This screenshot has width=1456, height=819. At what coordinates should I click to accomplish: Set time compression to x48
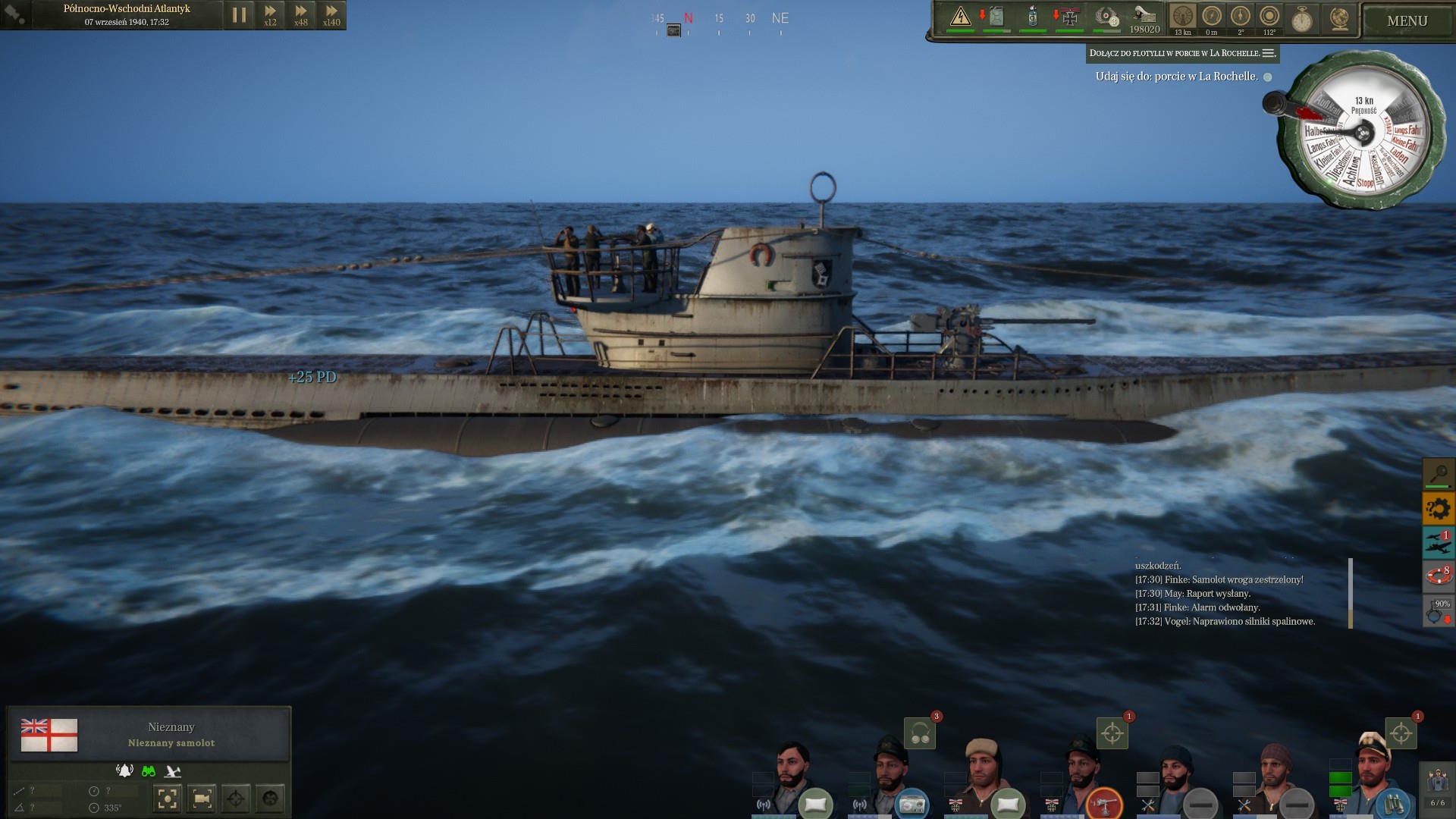[x=301, y=14]
